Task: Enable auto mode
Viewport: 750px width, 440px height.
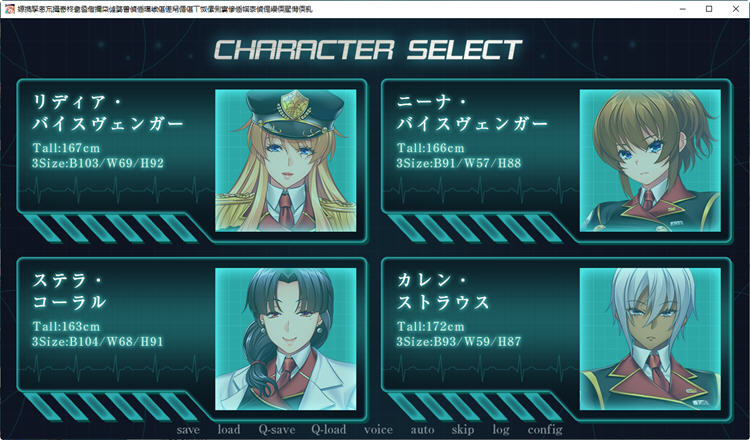Action: (422, 429)
